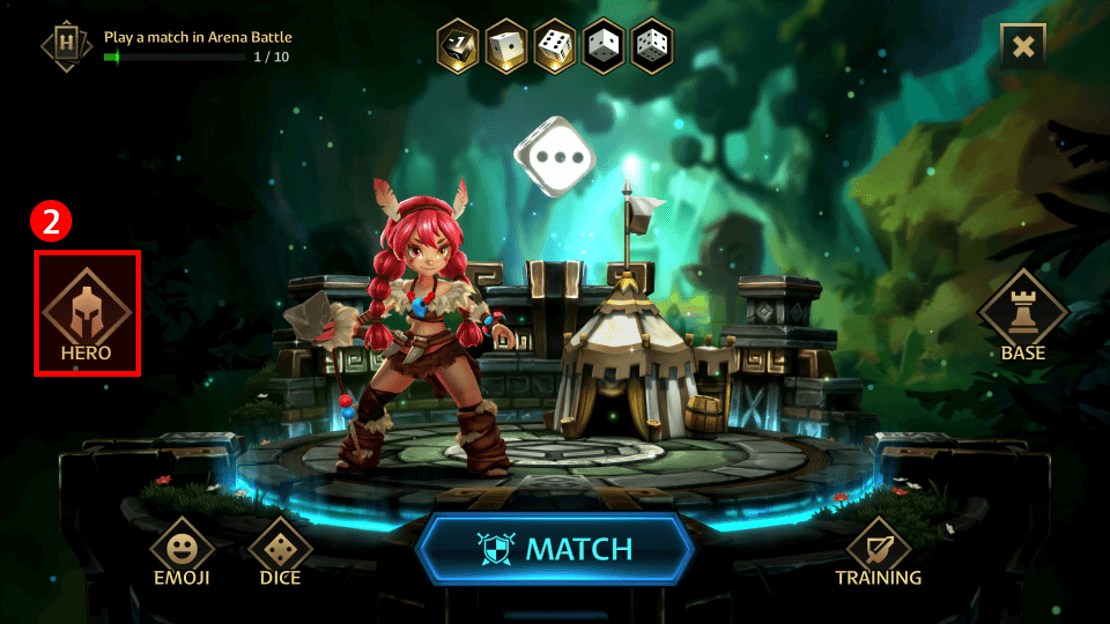Open the DICE menu
Image resolution: width=1110 pixels, height=624 pixels.
[280, 551]
